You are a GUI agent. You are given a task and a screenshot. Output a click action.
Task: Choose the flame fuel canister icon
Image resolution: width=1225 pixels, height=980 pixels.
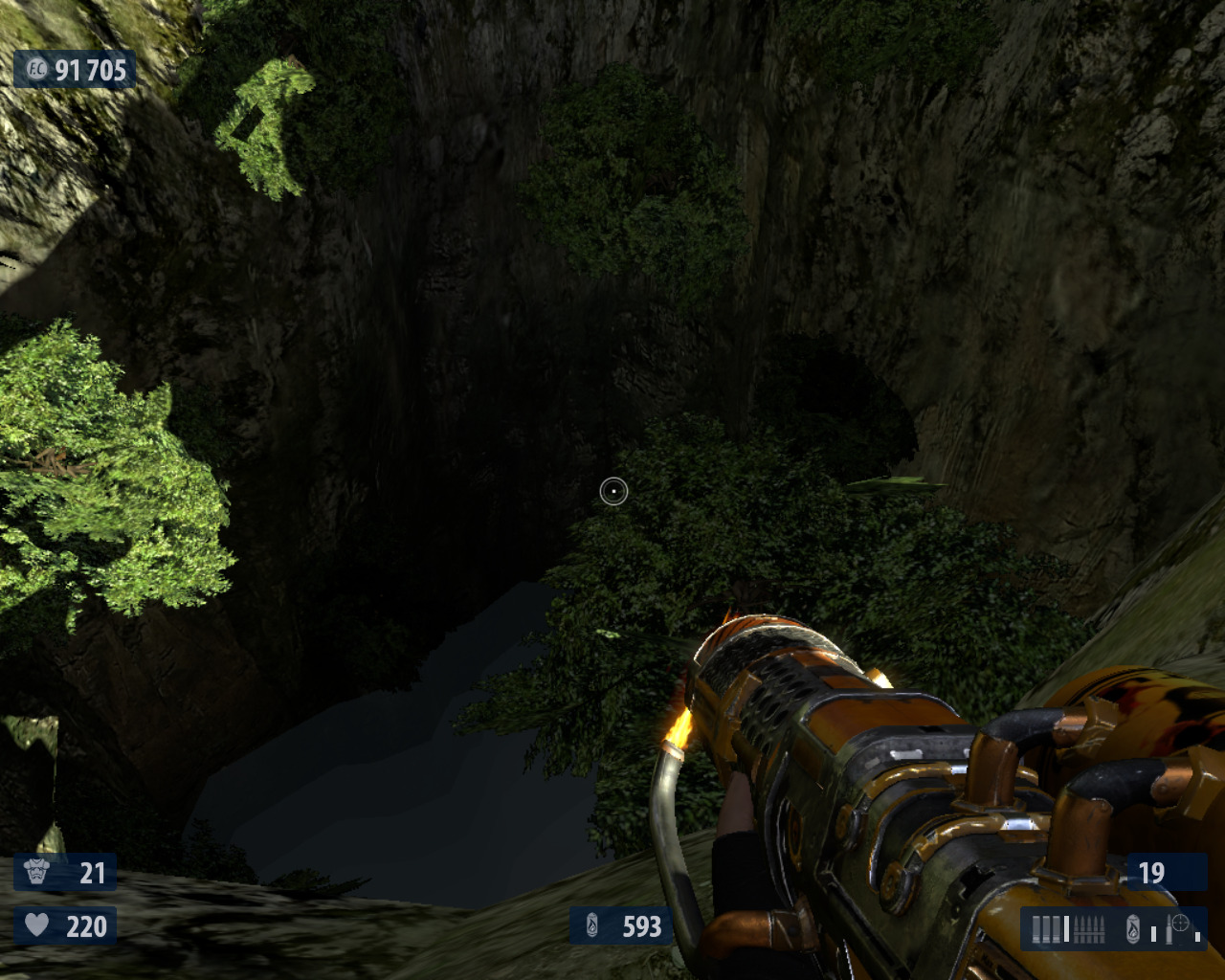coord(1133,928)
